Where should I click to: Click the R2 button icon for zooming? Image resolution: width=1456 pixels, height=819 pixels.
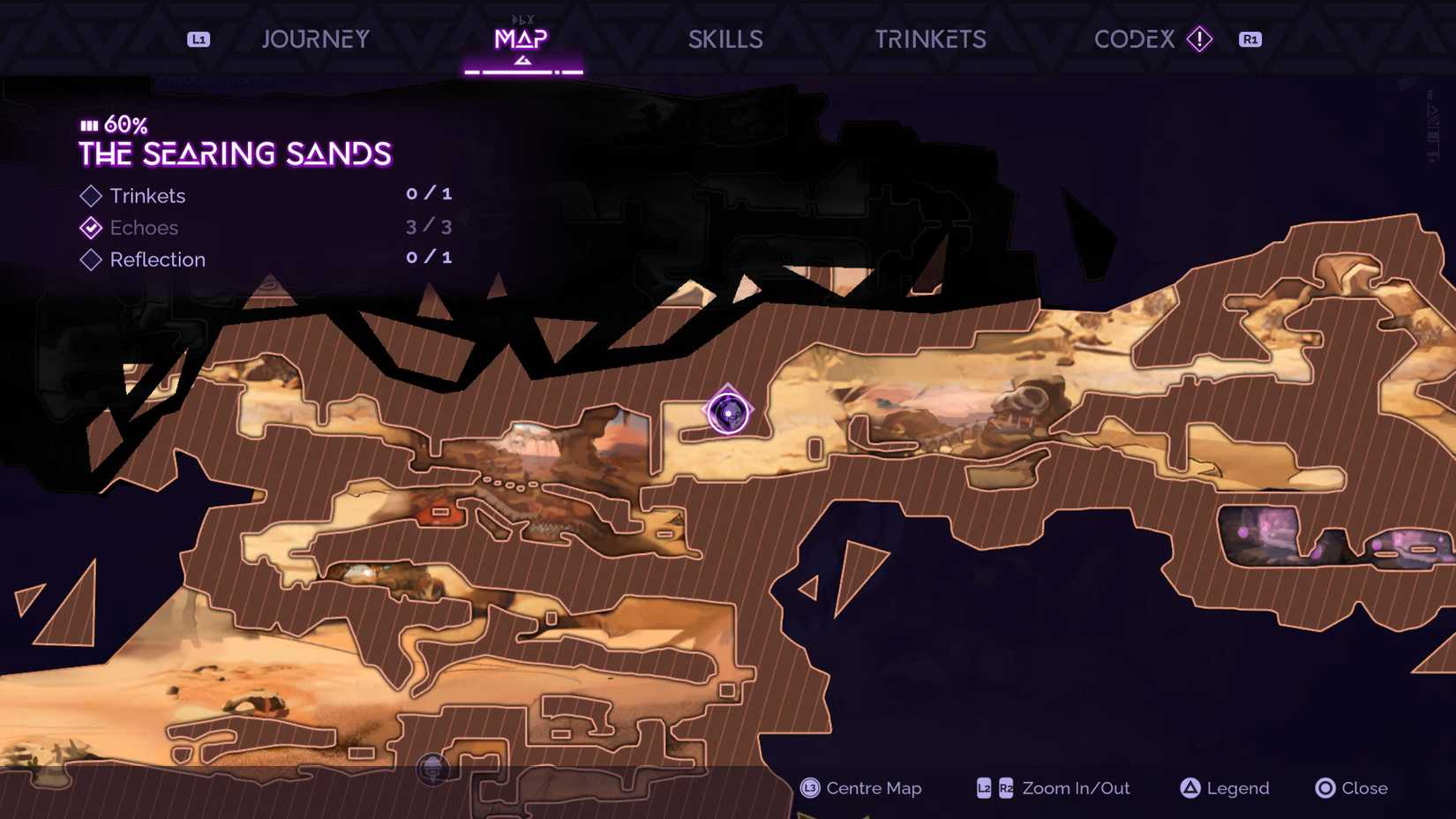pos(1005,788)
